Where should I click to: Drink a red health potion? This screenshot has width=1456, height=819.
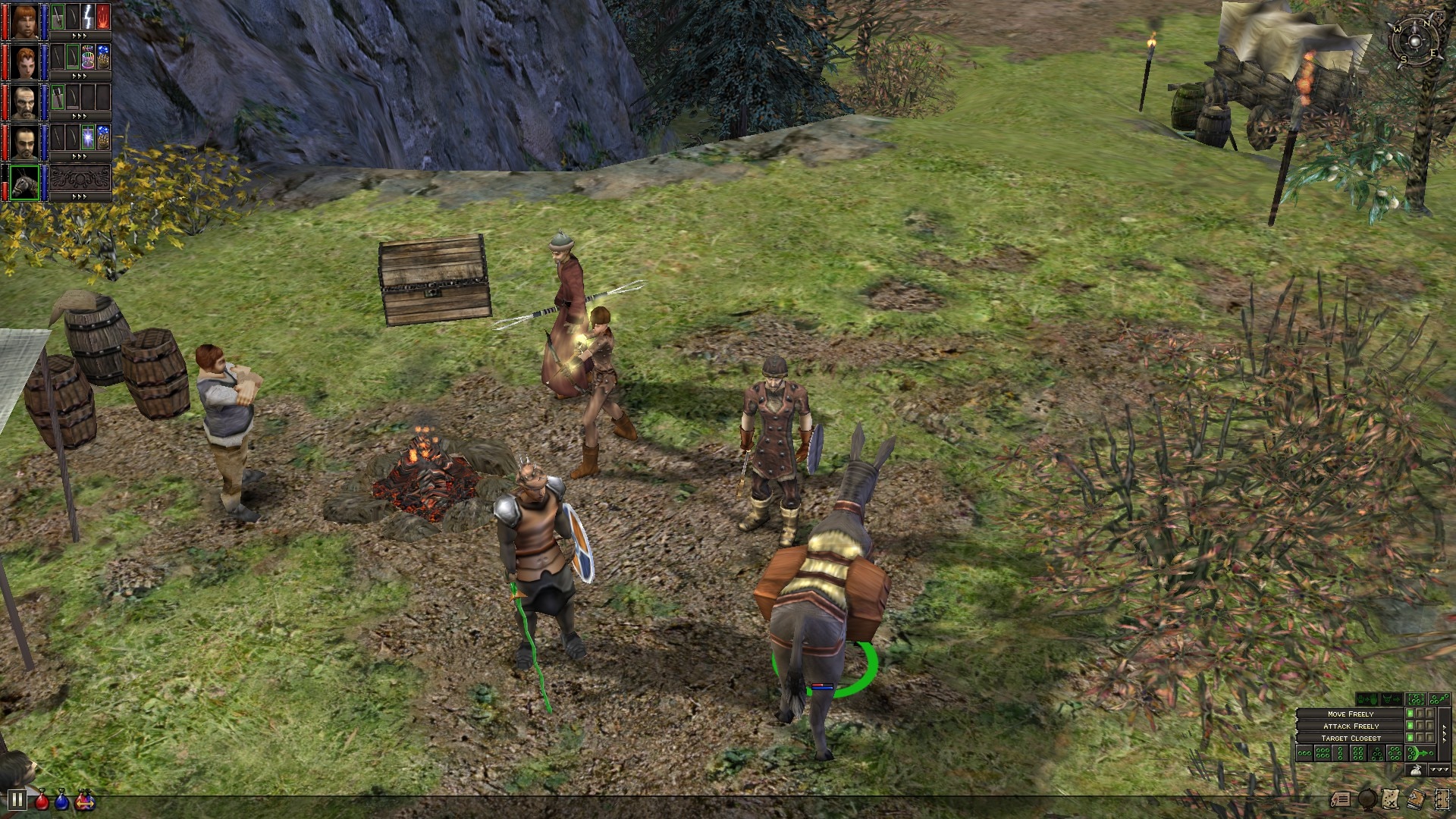pyautogui.click(x=42, y=799)
